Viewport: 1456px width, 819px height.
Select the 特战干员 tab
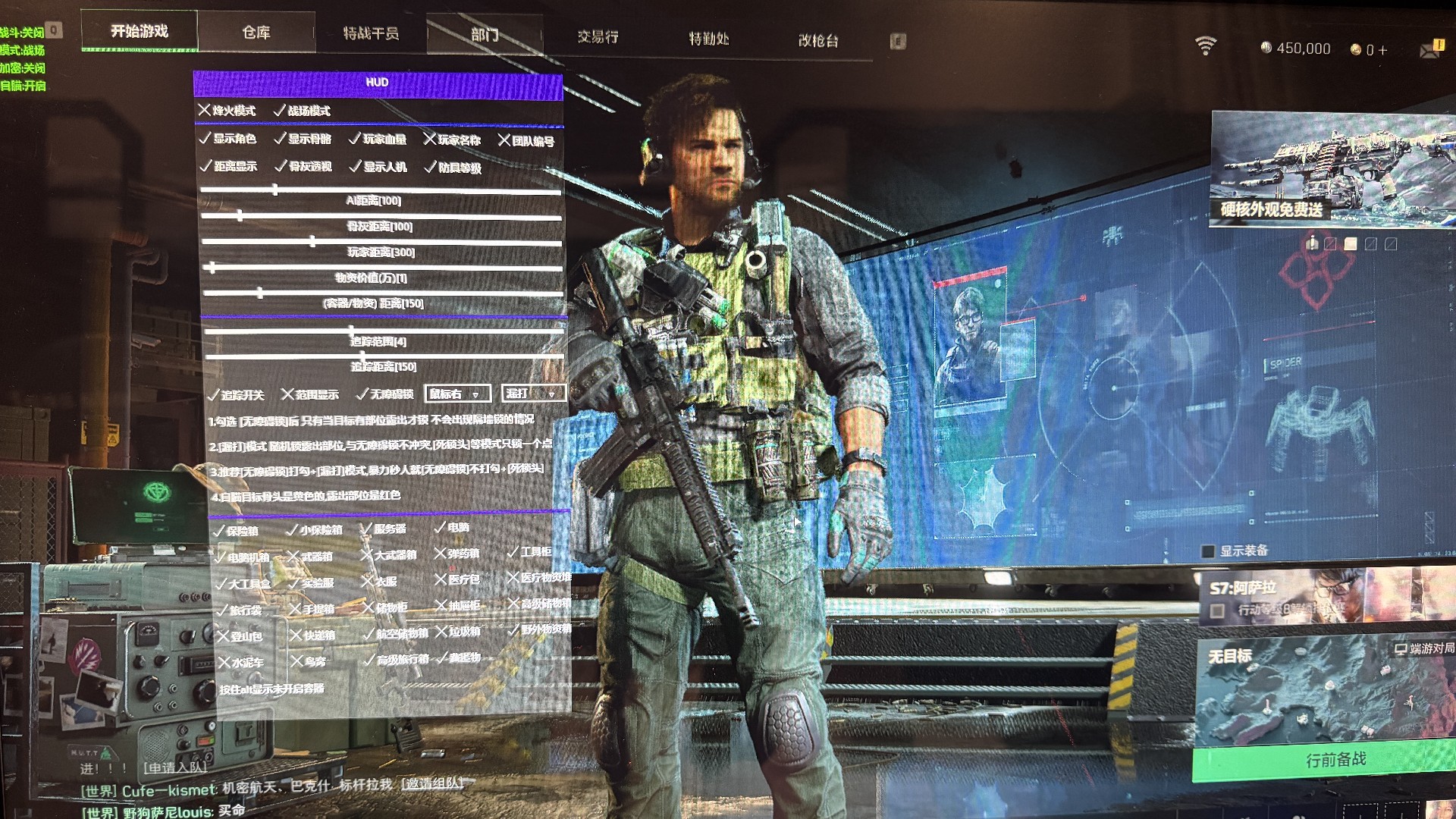pyautogui.click(x=371, y=33)
